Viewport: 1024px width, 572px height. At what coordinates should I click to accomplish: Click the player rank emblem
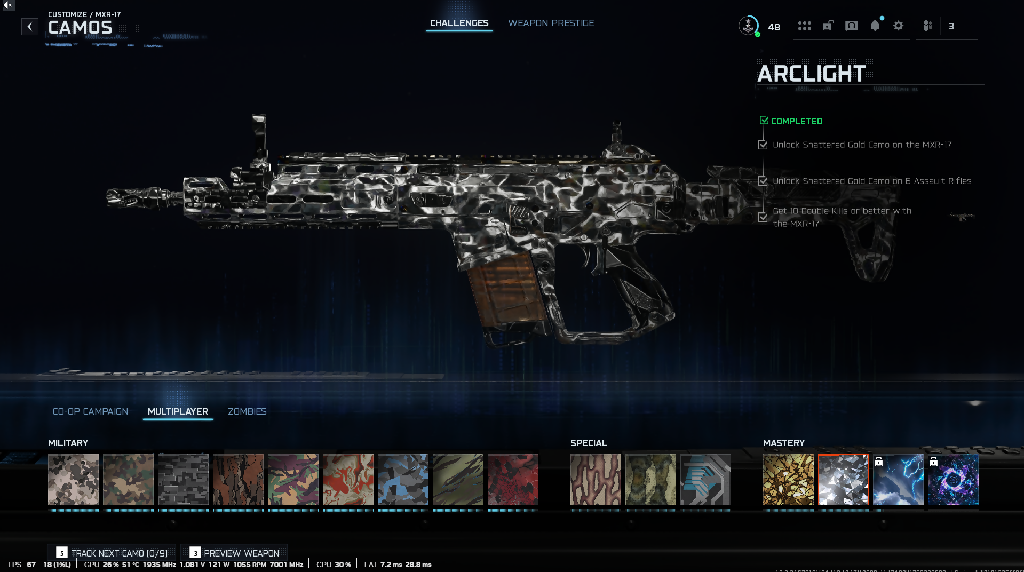[x=748, y=26]
